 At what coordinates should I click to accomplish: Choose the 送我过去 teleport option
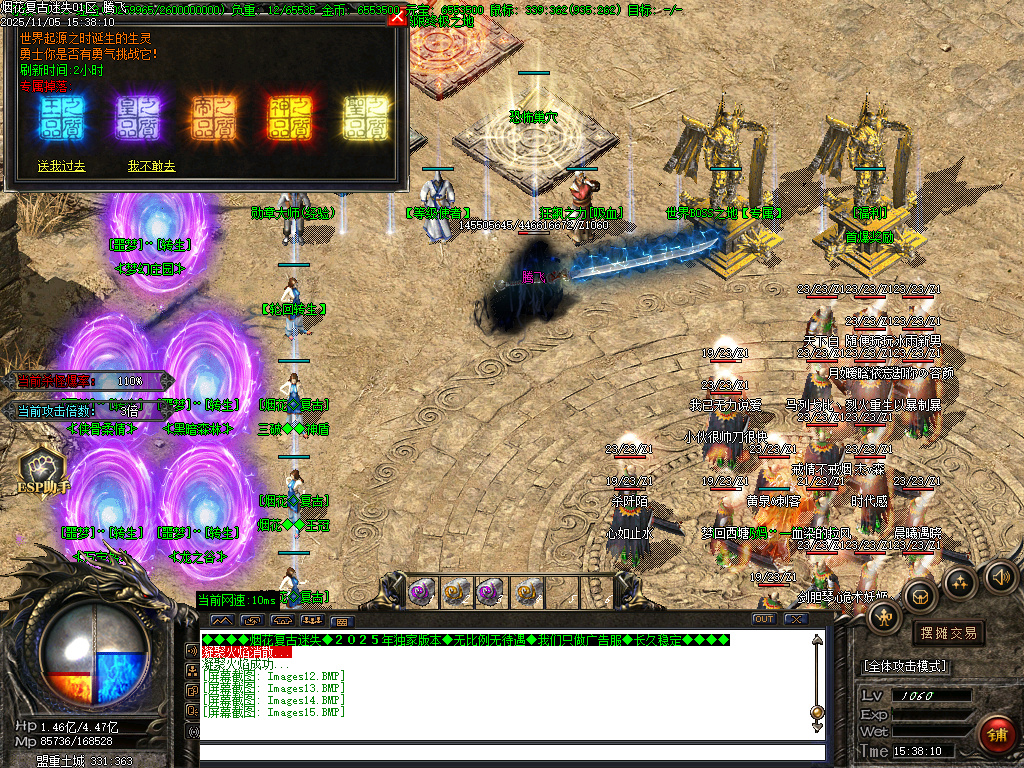[x=61, y=166]
